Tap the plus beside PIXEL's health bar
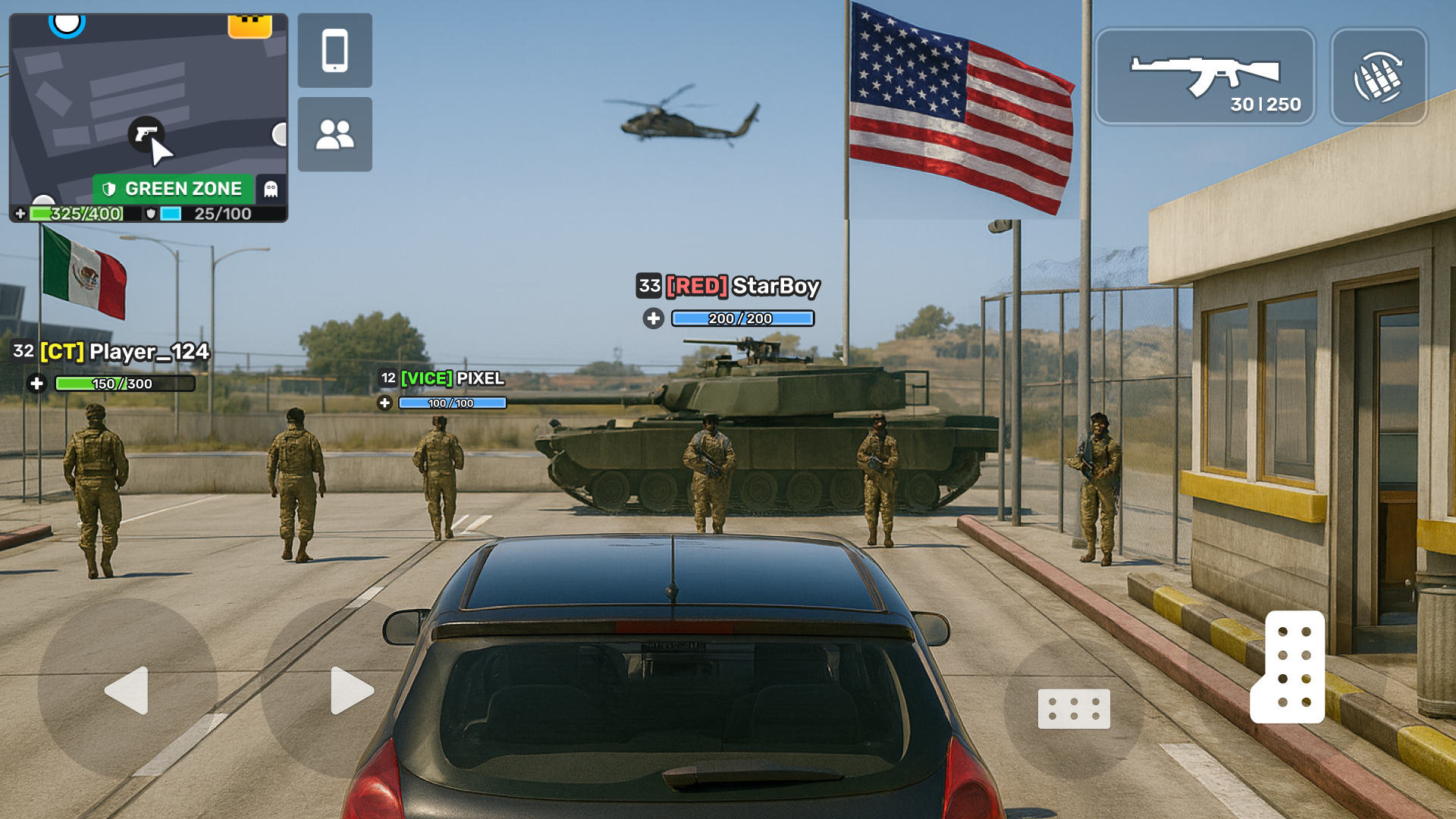1456x819 pixels. coord(386,403)
